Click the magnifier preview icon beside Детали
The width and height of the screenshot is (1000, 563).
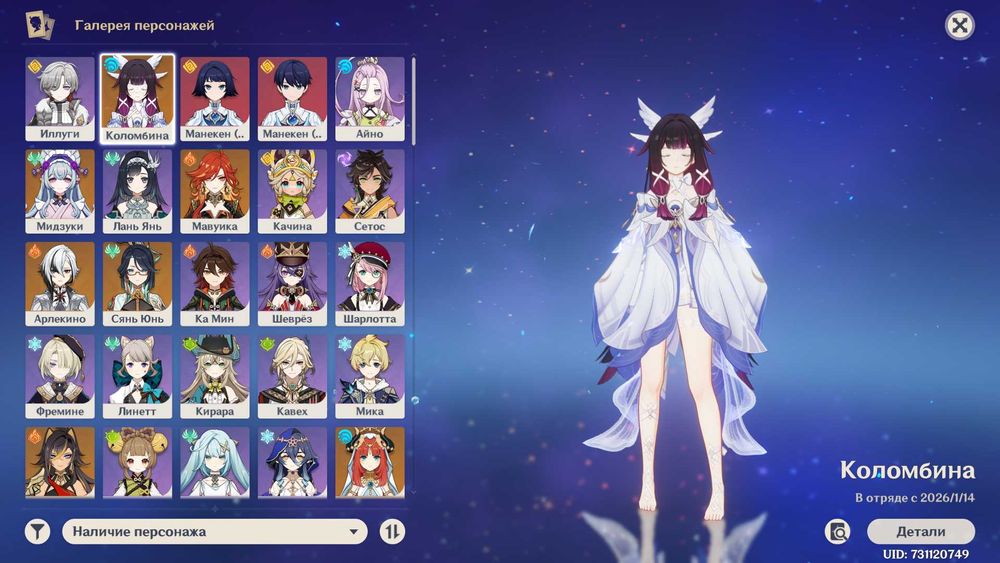pos(838,531)
